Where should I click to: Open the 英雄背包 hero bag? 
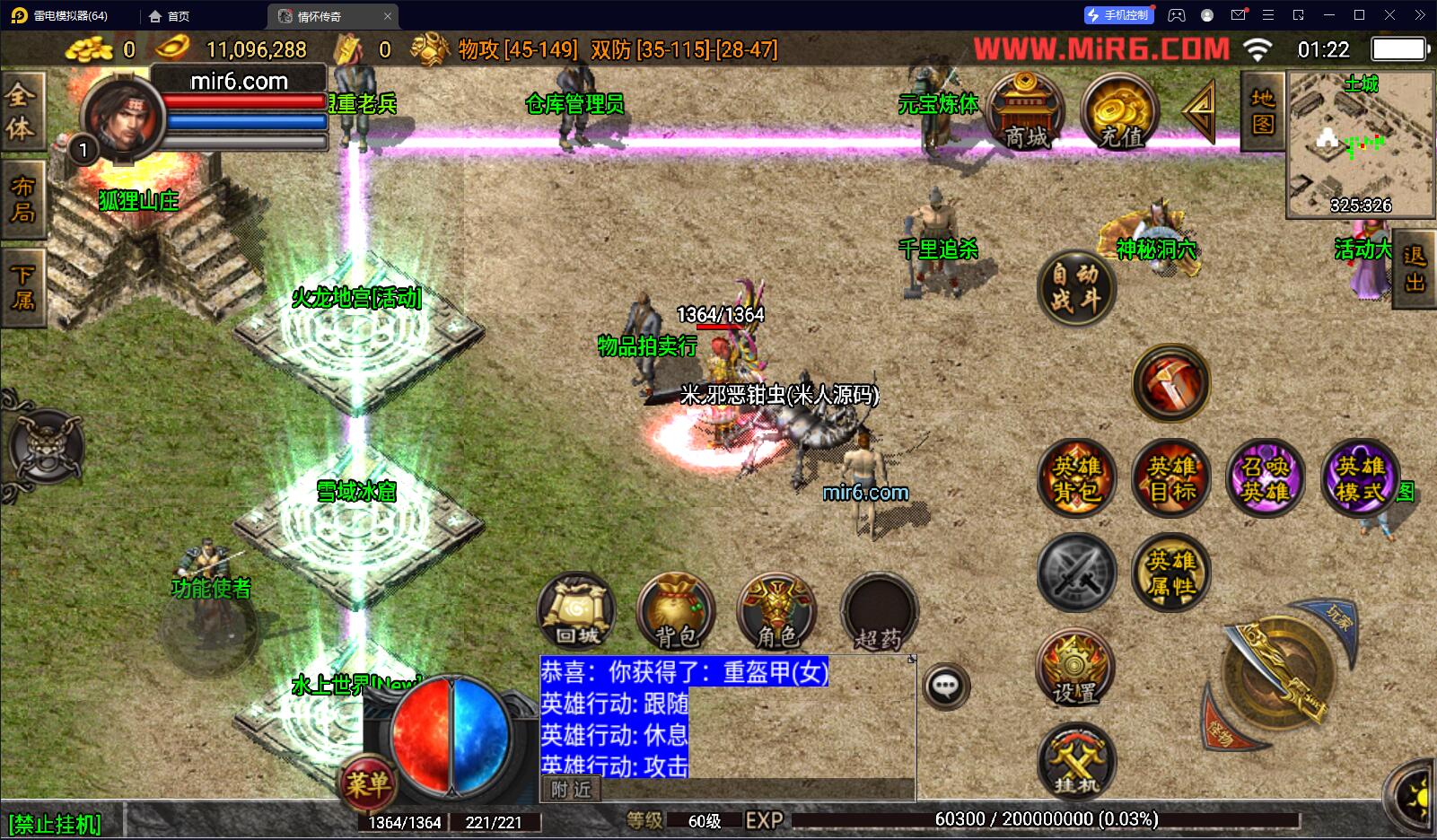point(1076,478)
